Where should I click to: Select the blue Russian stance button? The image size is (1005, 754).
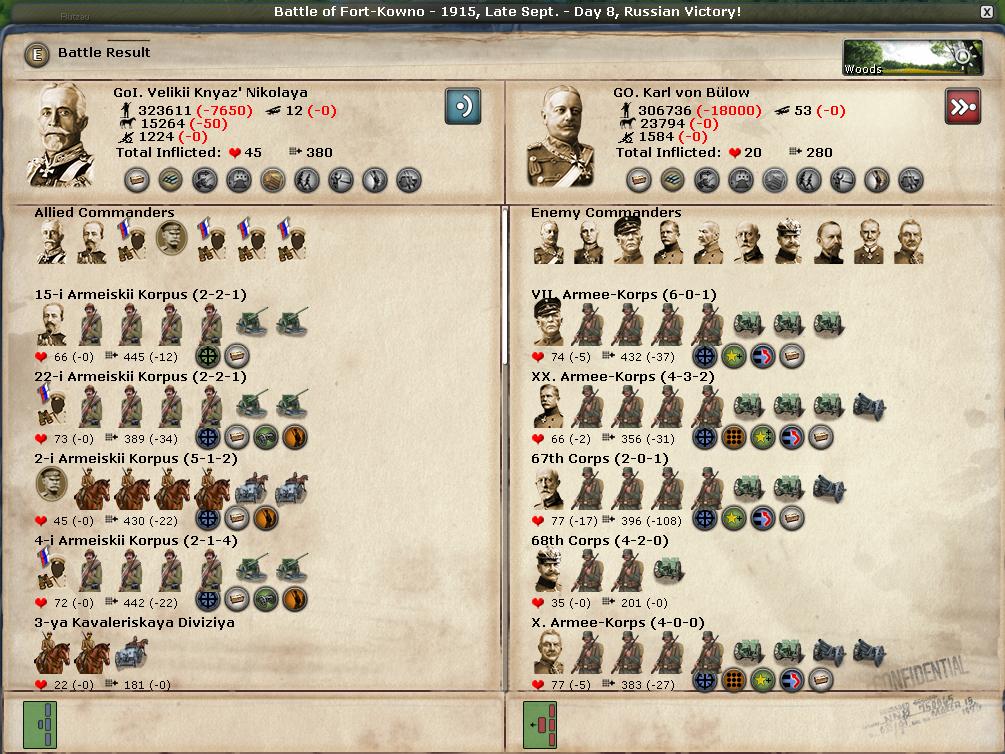463,106
